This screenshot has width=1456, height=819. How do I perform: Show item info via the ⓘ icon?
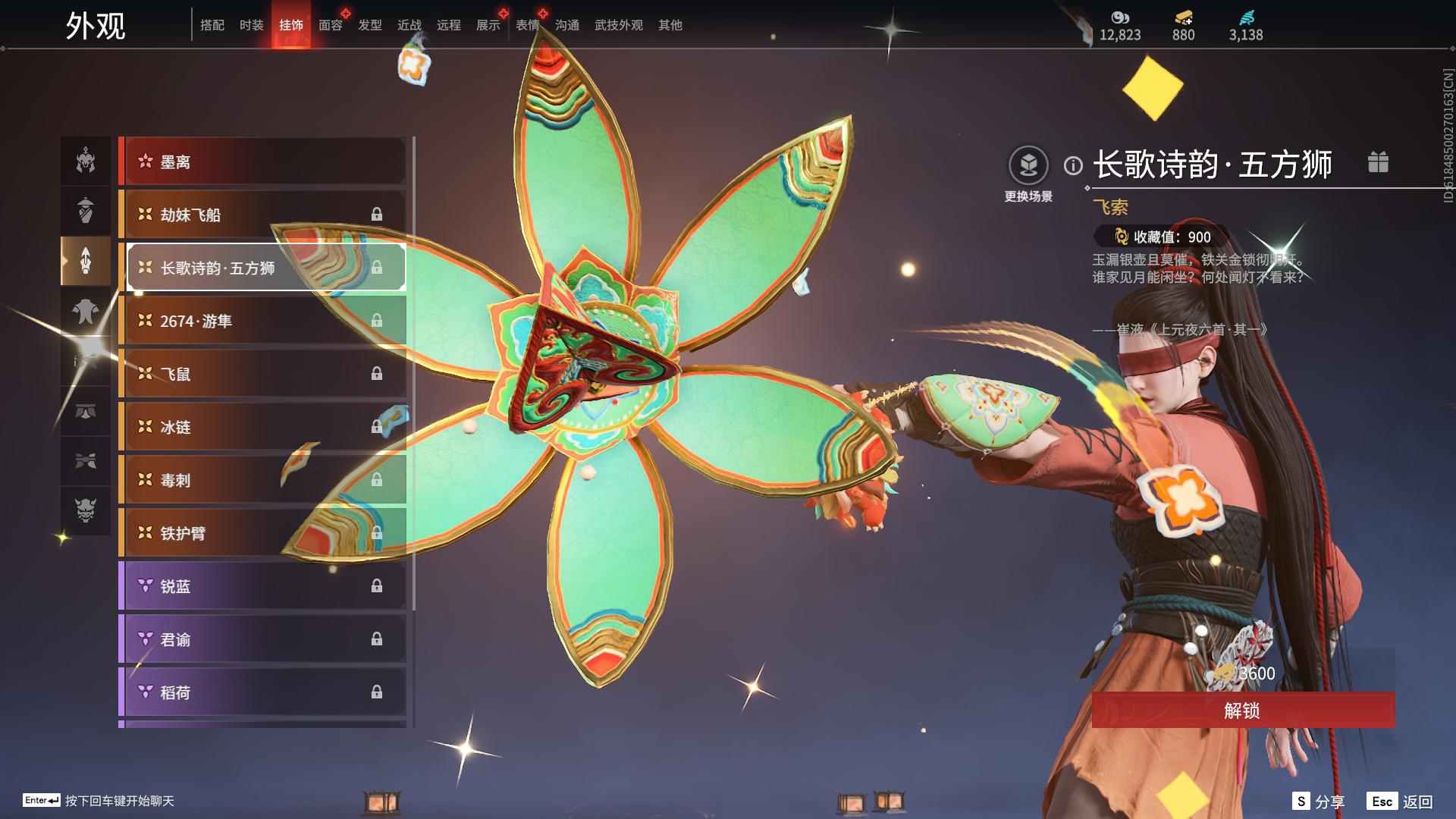coord(1073,165)
